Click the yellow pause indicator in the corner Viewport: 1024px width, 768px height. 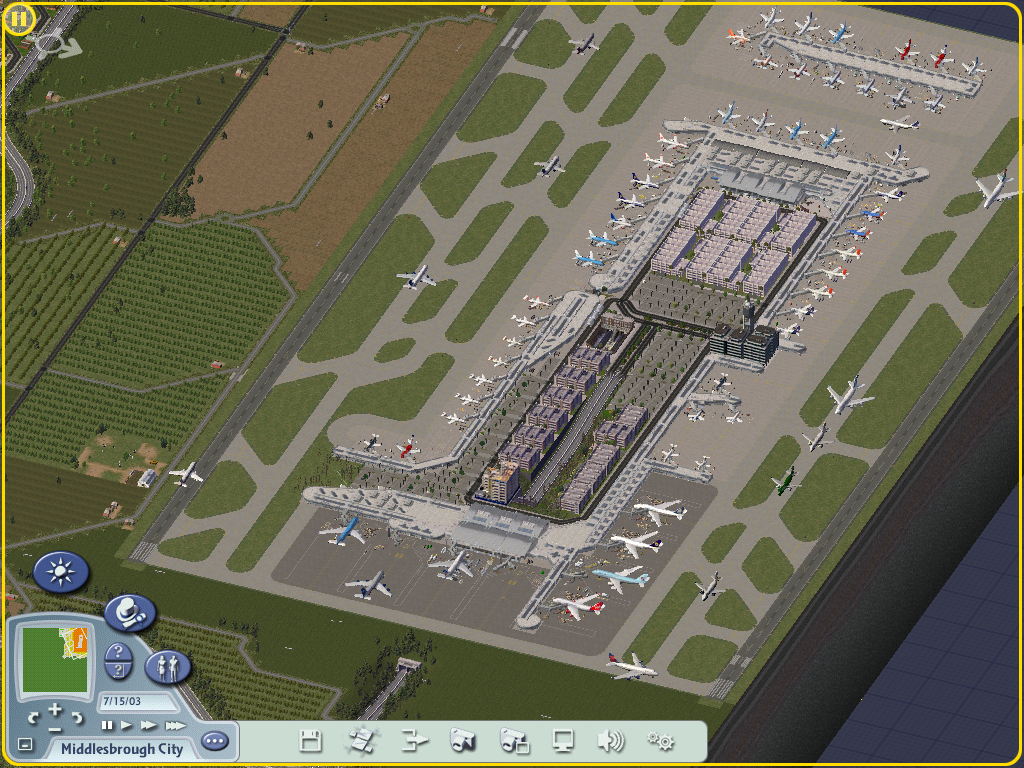[x=19, y=19]
